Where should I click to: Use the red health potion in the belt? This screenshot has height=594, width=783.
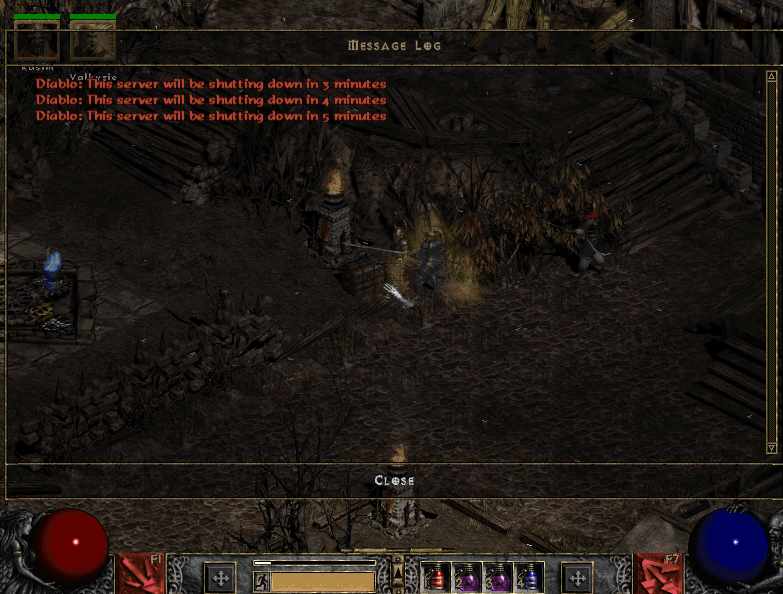pyautogui.click(x=437, y=578)
